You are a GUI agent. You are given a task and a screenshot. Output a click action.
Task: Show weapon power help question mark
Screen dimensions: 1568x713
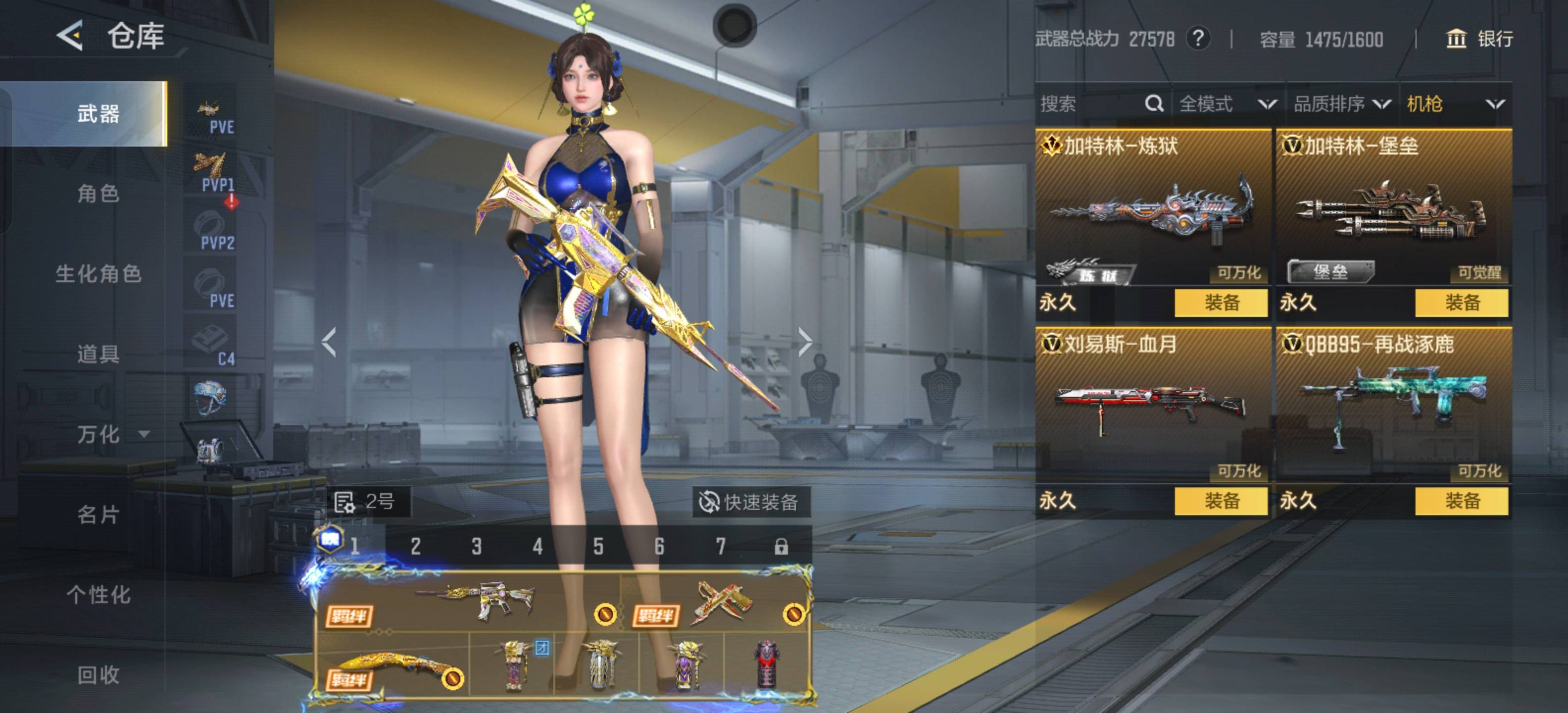coord(1198,39)
